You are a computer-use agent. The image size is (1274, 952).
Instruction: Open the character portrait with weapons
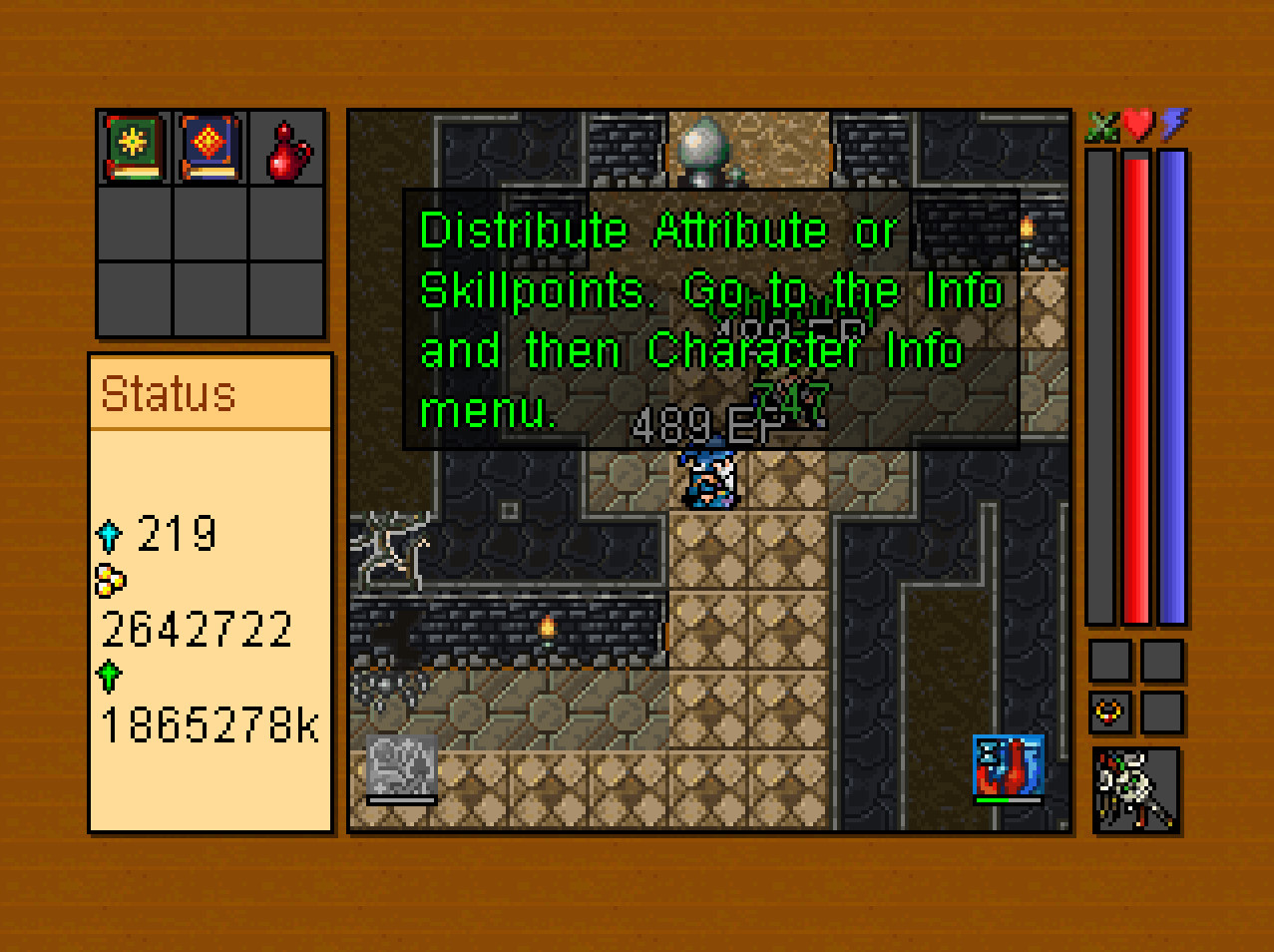point(1136,790)
